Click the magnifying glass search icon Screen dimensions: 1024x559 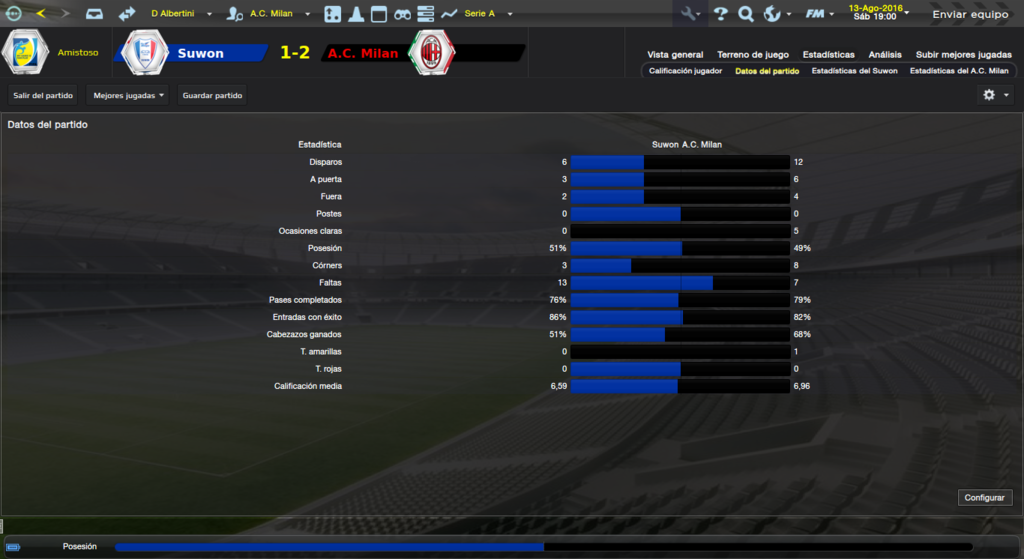[745, 14]
